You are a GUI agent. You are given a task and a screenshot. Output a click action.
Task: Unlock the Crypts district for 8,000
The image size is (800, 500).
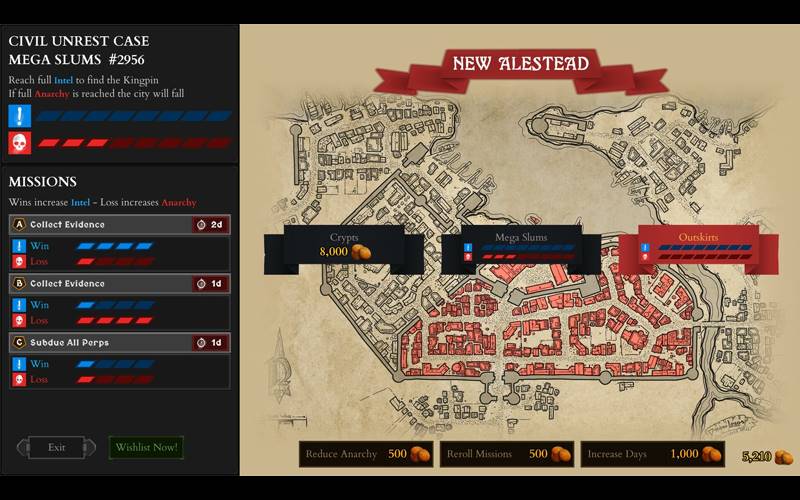coord(344,246)
